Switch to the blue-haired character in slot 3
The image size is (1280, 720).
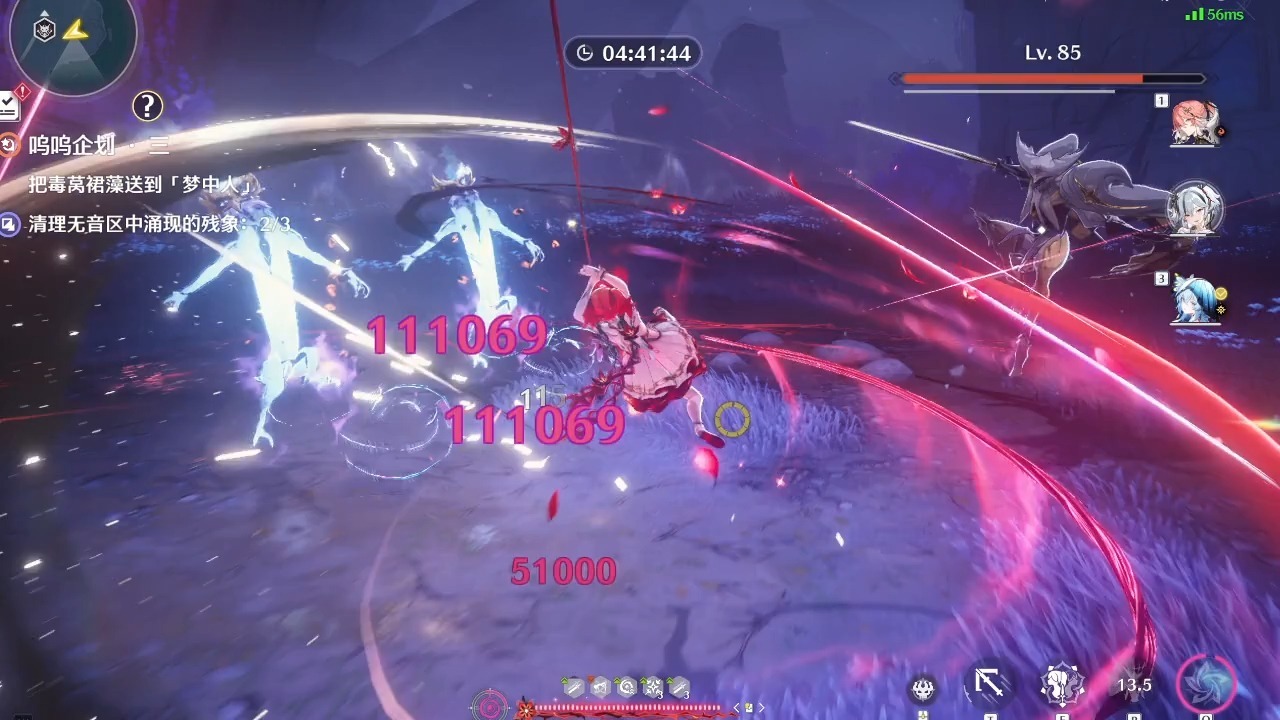(x=1194, y=299)
